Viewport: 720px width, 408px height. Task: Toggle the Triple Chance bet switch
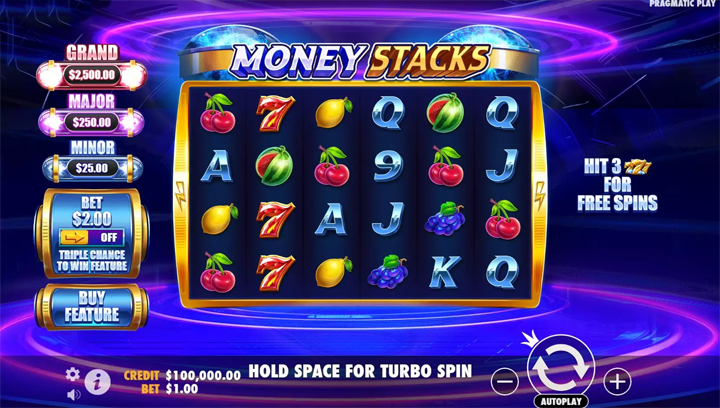91,238
